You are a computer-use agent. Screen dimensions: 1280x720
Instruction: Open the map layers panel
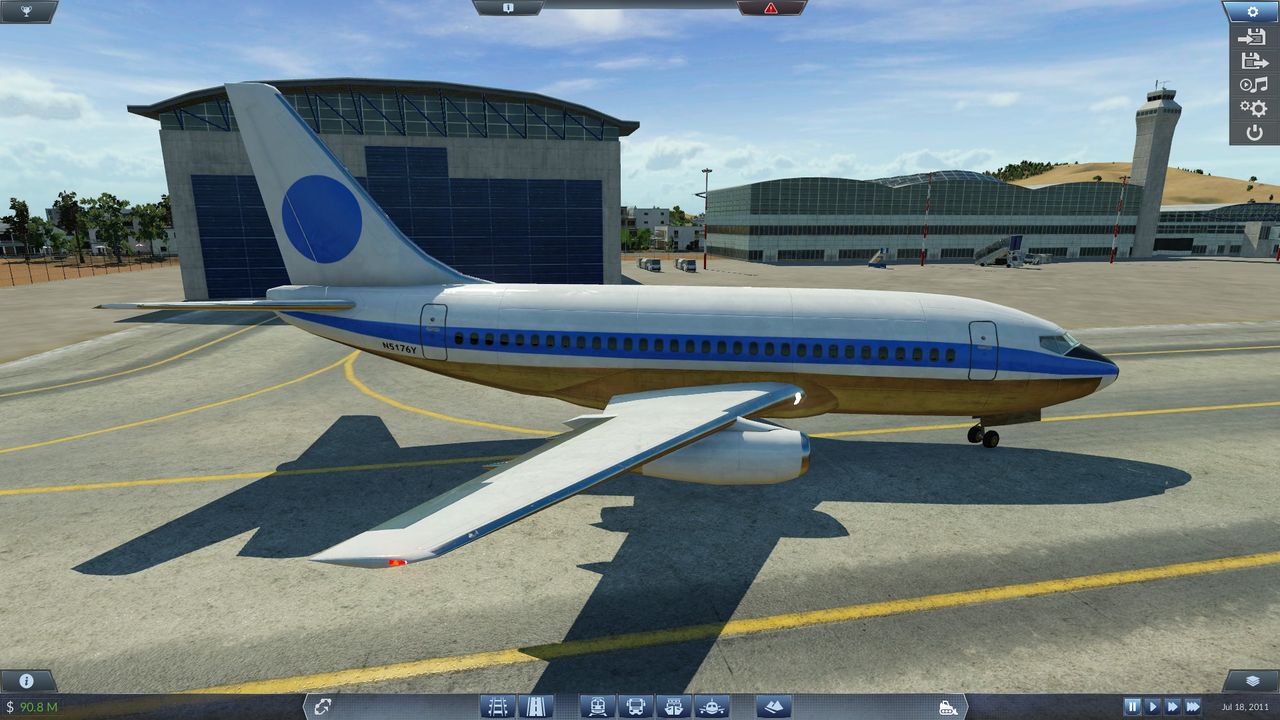(1251, 681)
